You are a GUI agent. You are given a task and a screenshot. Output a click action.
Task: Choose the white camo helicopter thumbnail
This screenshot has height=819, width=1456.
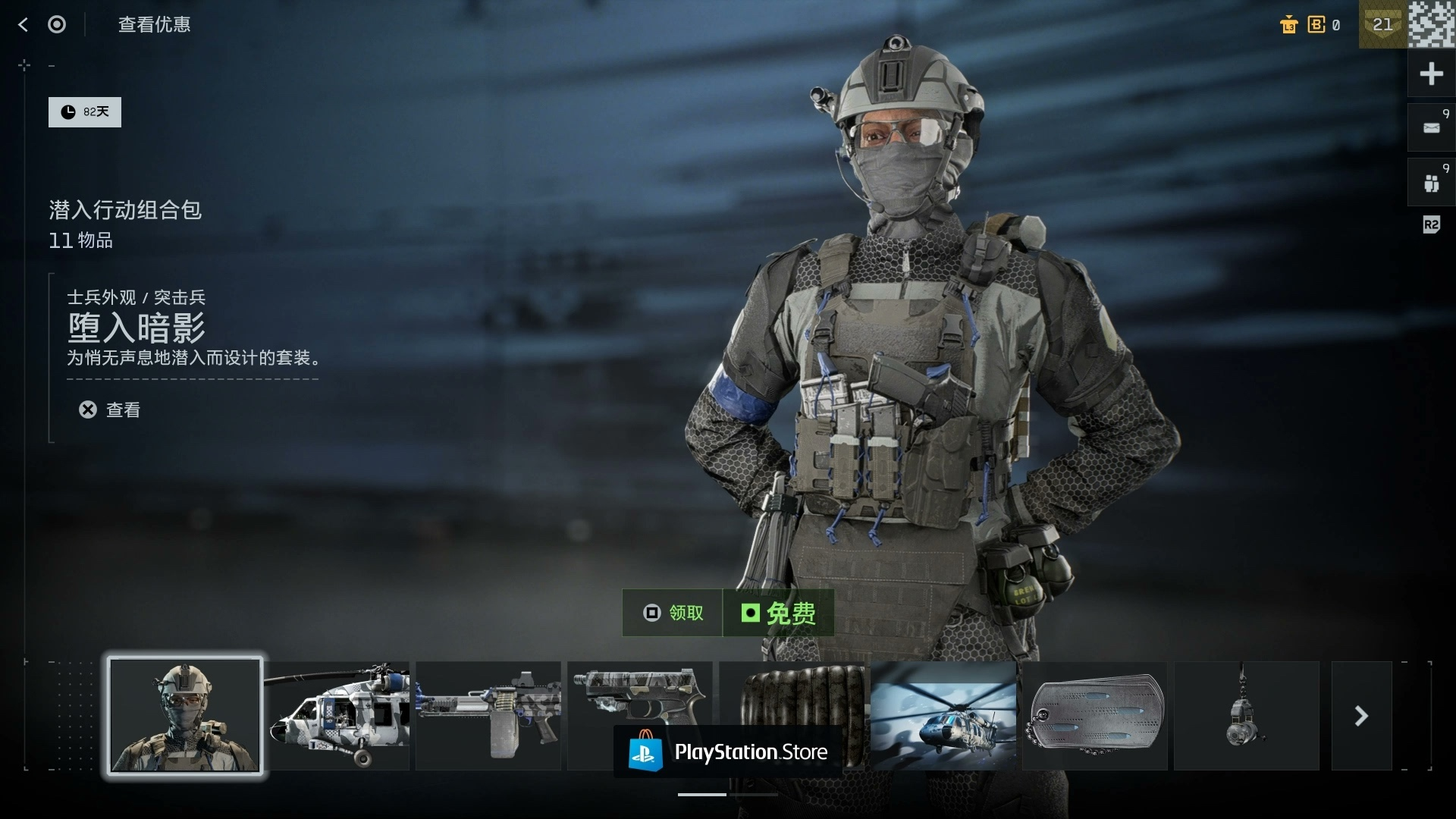[337, 715]
